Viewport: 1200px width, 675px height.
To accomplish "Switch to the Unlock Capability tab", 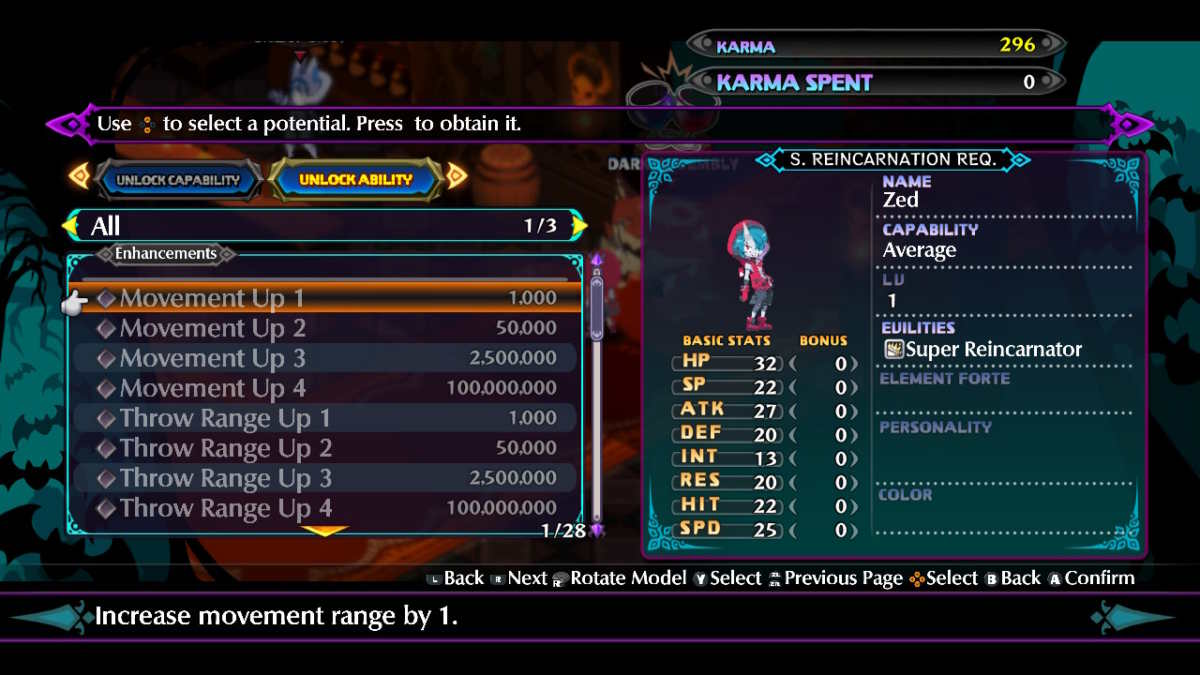I will tap(178, 180).
